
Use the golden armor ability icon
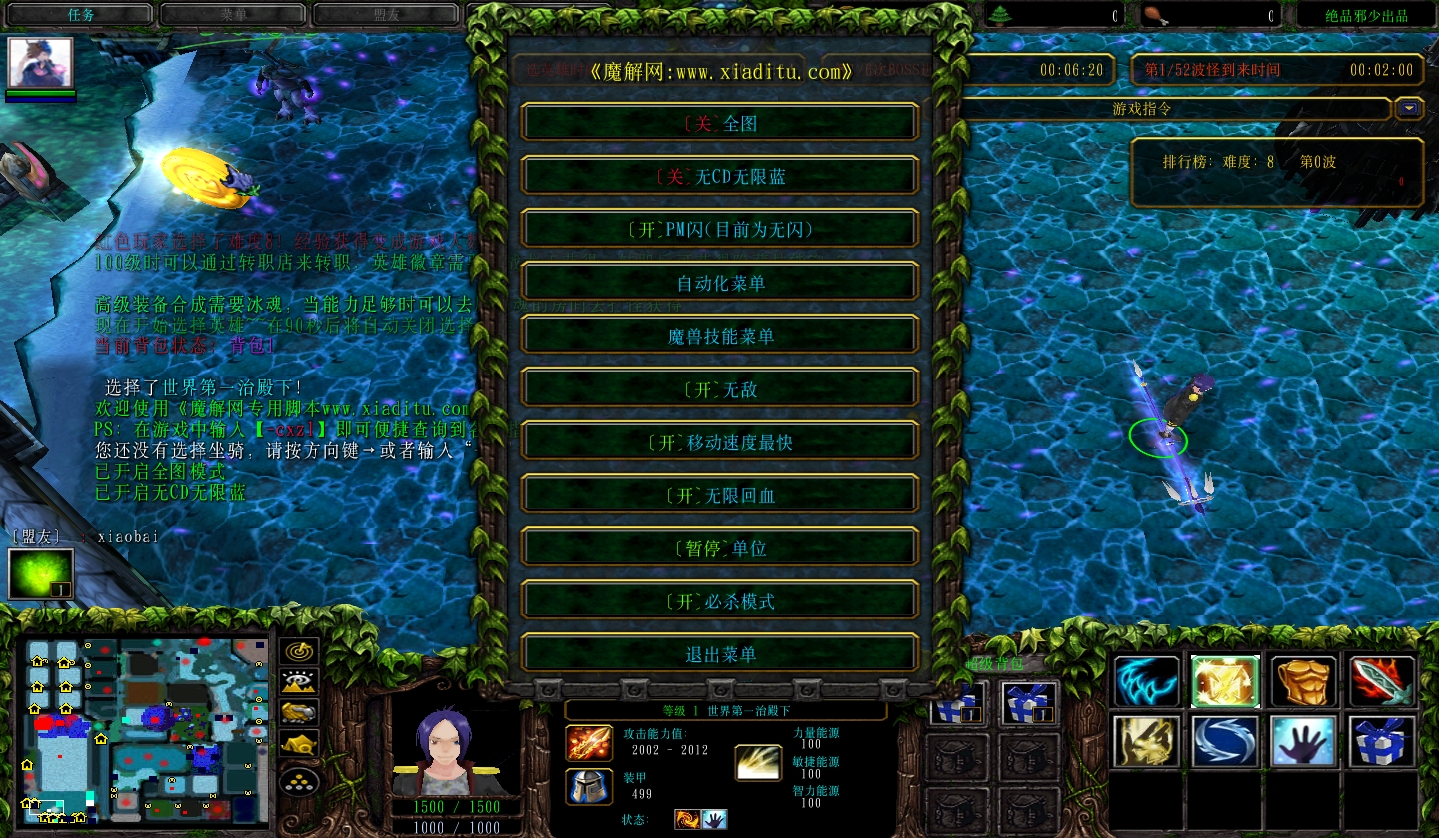pos(1304,682)
